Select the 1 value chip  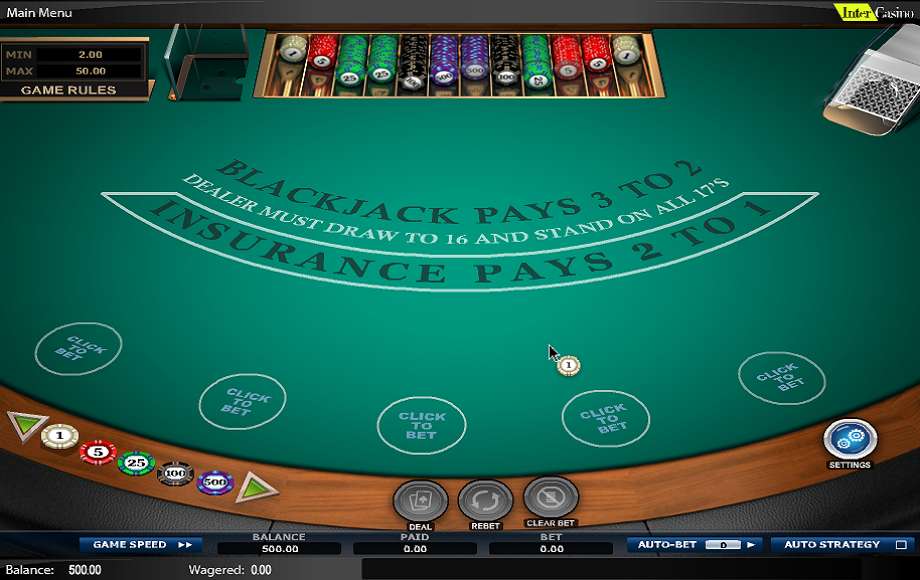[x=60, y=436]
